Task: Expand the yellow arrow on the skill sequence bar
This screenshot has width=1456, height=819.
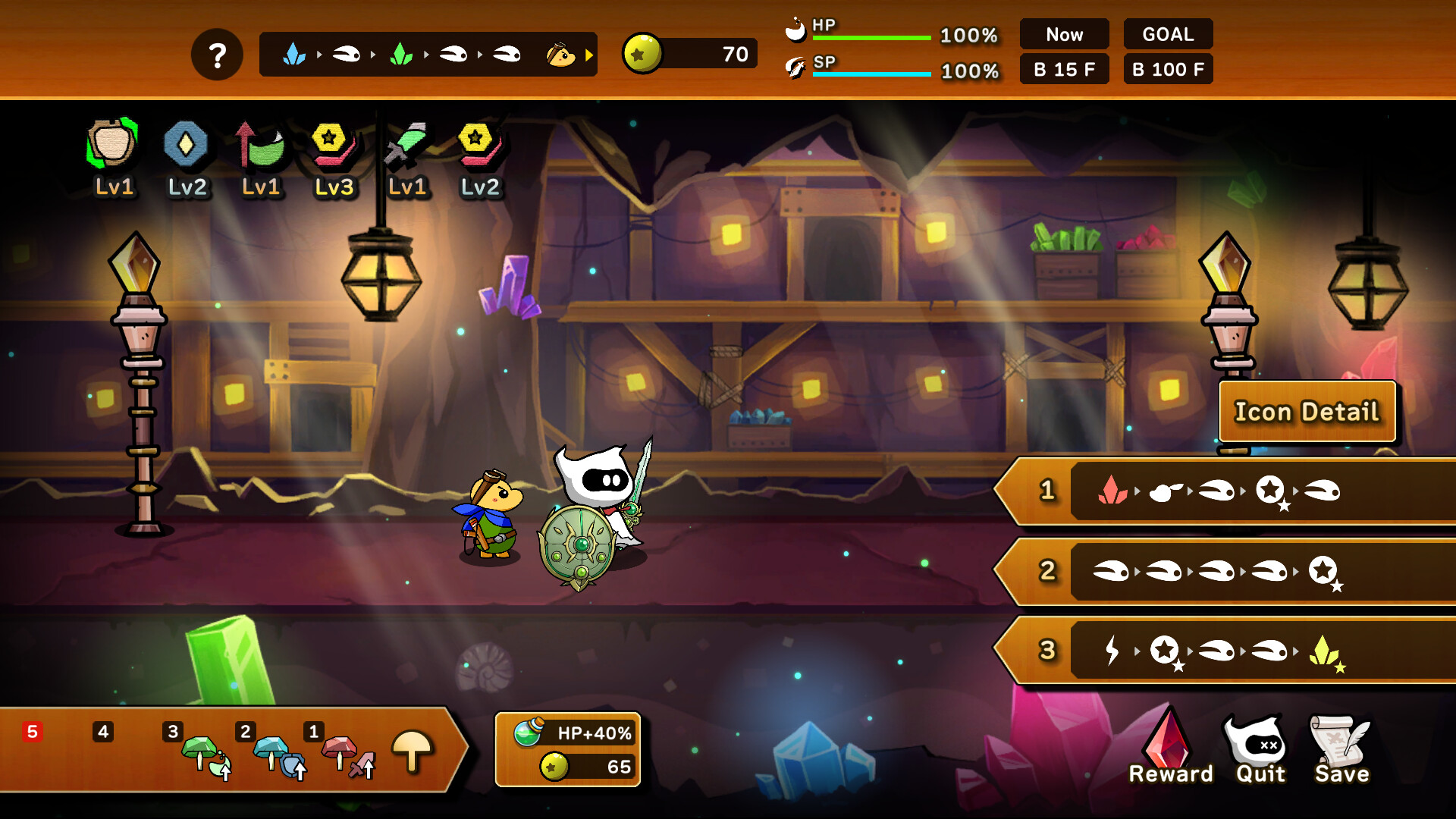Action: tap(590, 54)
